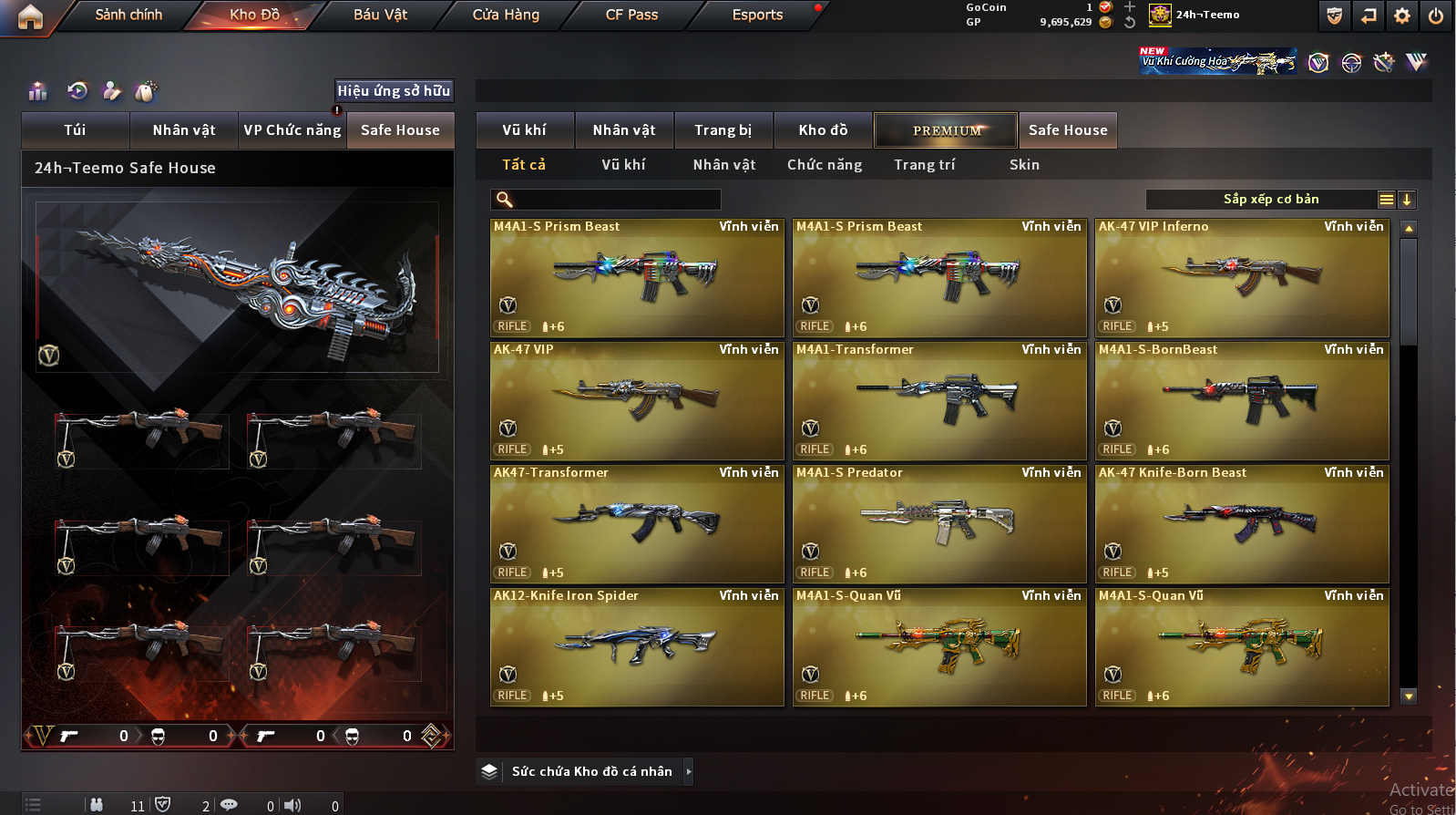Viewport: 1456px width, 815px height.
Task: Open the settings gear icon
Action: click(1402, 15)
